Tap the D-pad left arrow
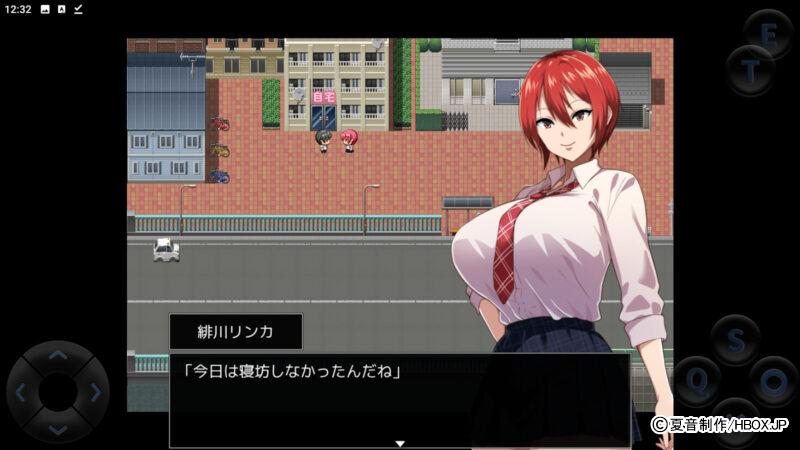 (x=22, y=392)
